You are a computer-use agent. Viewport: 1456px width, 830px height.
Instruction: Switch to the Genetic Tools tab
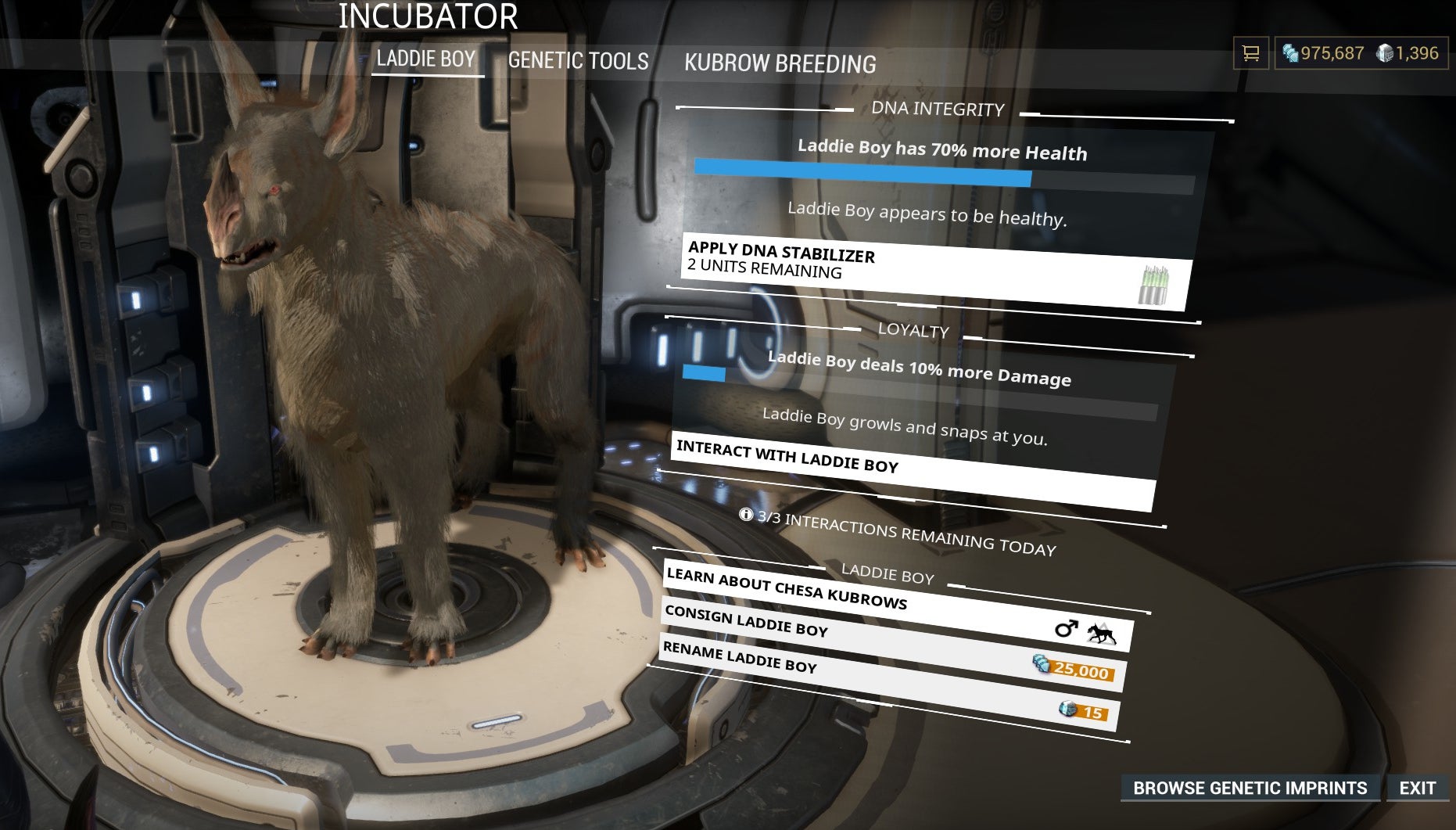coord(578,61)
